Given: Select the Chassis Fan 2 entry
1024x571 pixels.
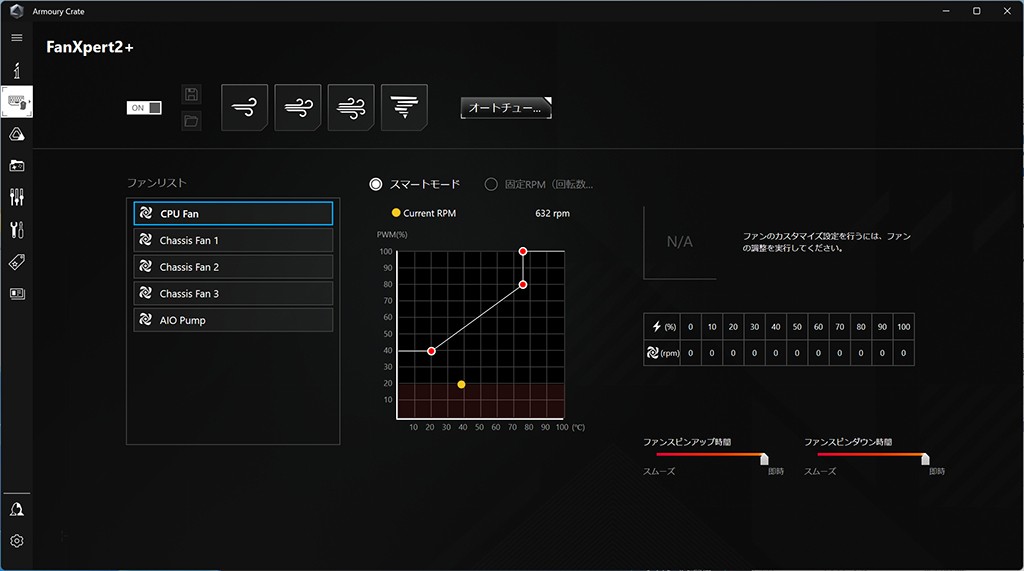Looking at the screenshot, I should [233, 267].
